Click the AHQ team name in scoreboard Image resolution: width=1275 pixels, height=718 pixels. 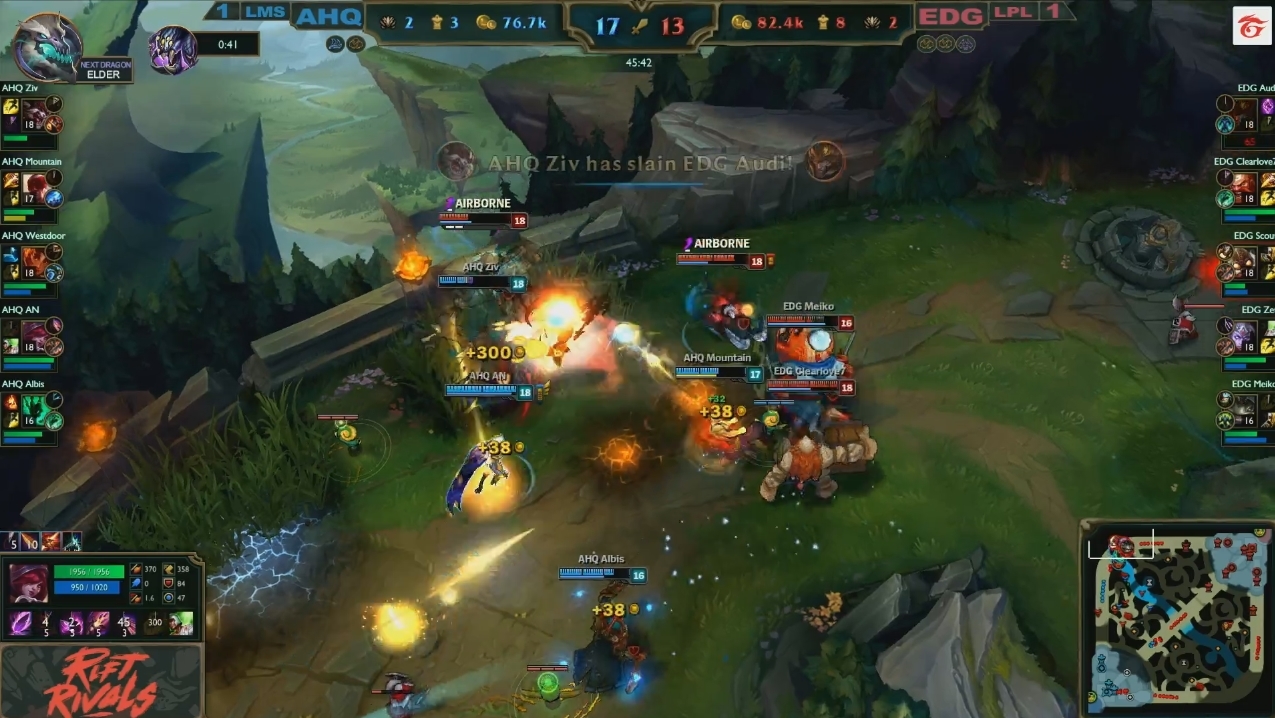pyautogui.click(x=328, y=17)
